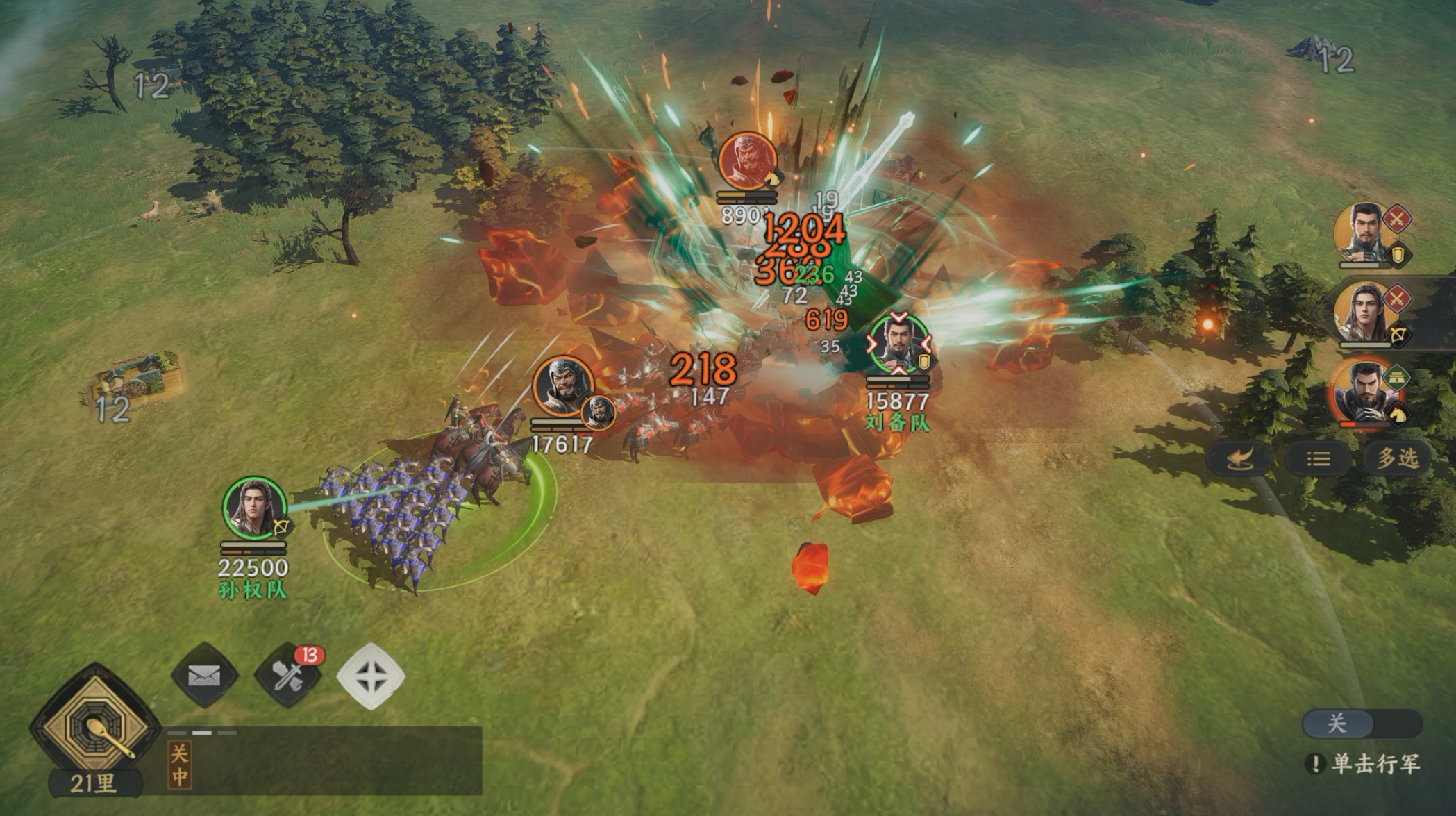This screenshot has height=816, width=1456.
Task: Open the troop list button
Action: click(x=1318, y=458)
